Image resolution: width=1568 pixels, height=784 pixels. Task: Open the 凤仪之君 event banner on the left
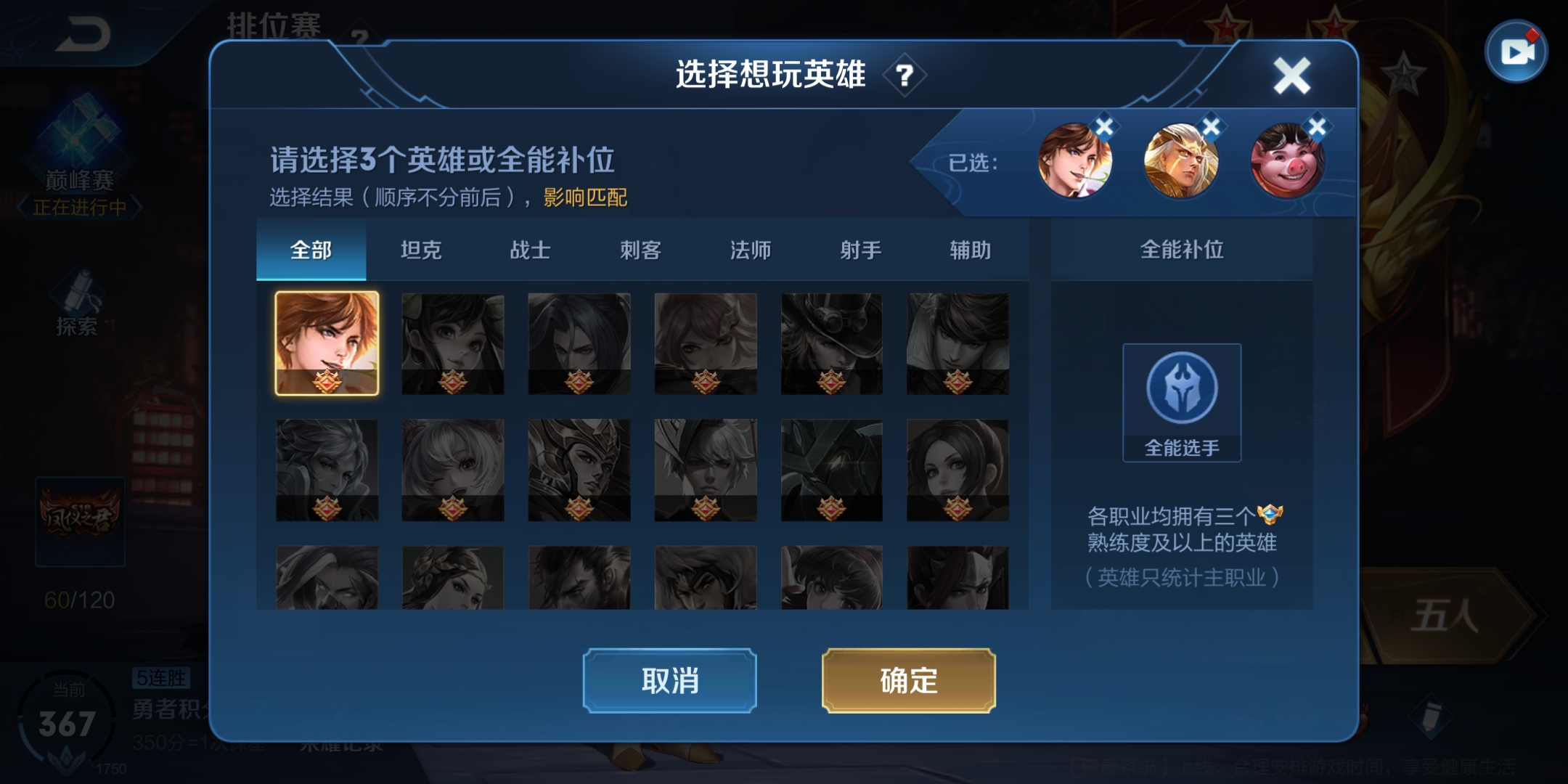click(x=82, y=520)
